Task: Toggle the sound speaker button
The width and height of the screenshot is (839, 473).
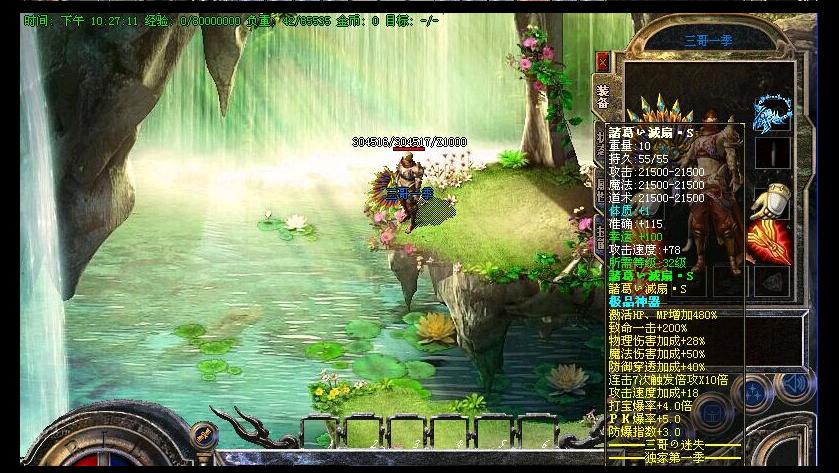Action: (x=795, y=385)
